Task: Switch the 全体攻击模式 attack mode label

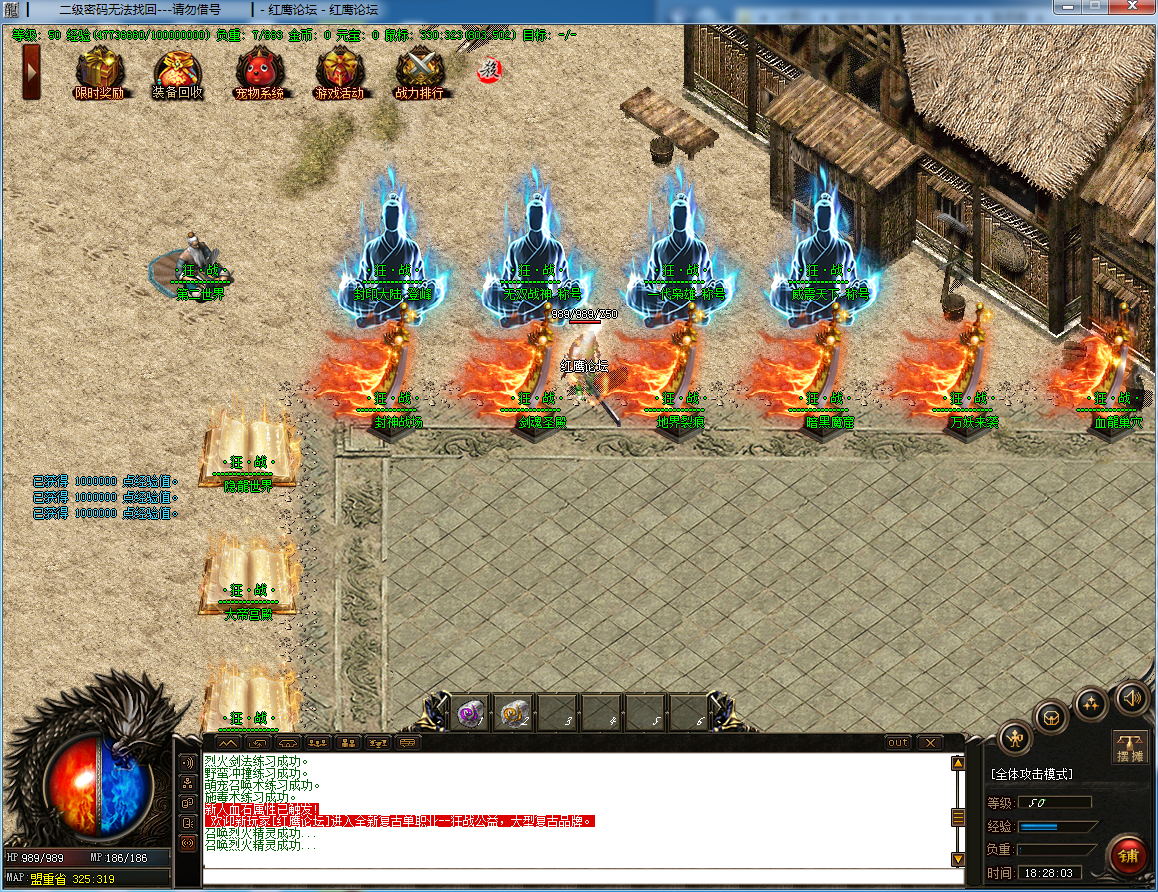Action: pos(1031,774)
